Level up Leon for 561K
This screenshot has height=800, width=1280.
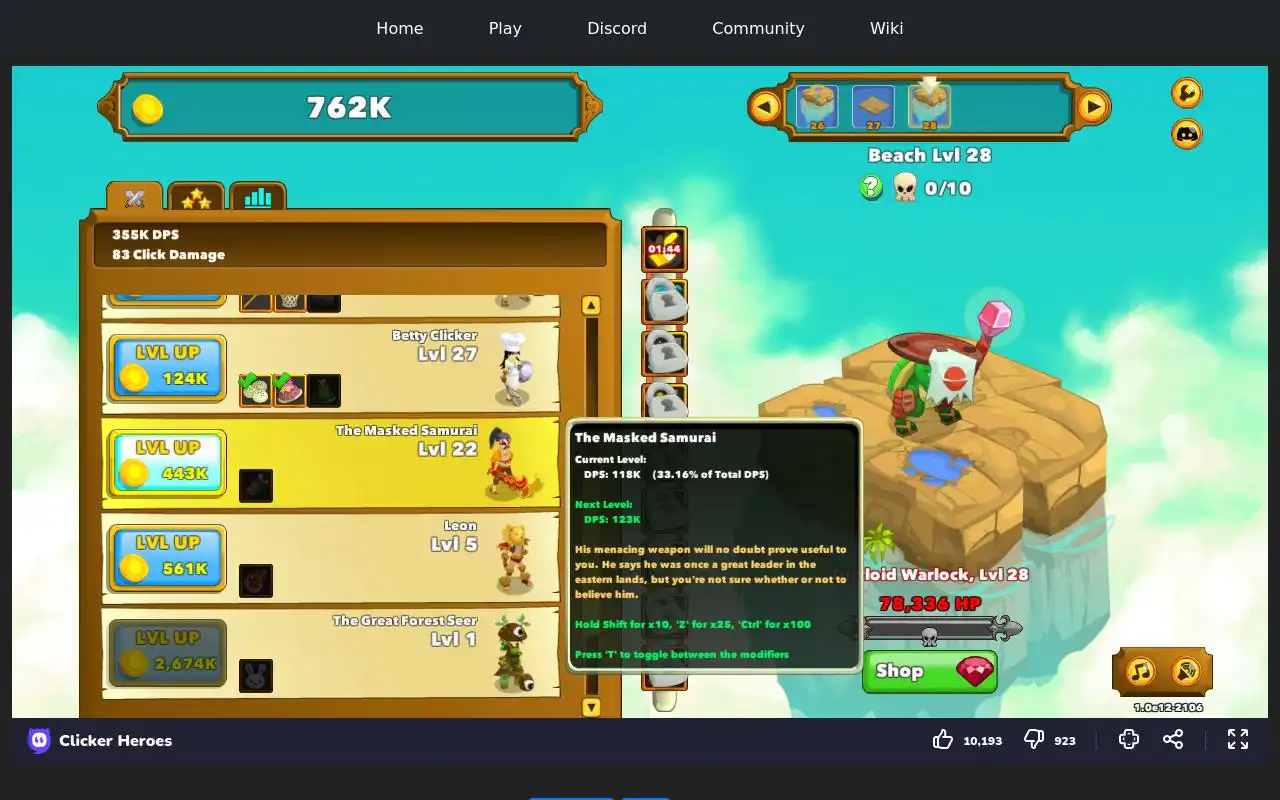(167, 557)
